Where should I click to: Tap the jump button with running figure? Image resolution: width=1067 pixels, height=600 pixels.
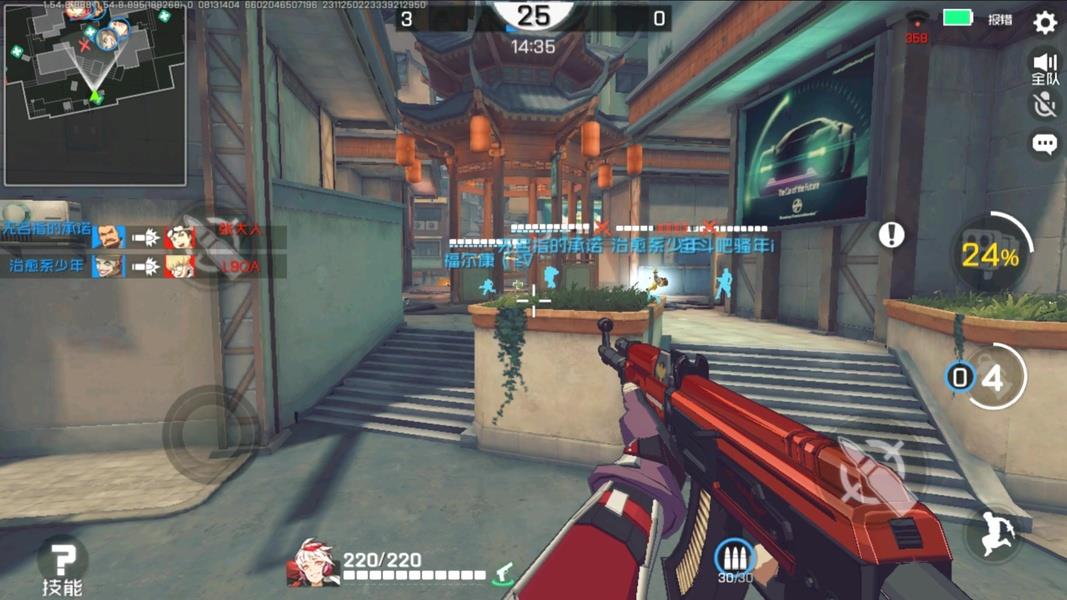pos(992,535)
